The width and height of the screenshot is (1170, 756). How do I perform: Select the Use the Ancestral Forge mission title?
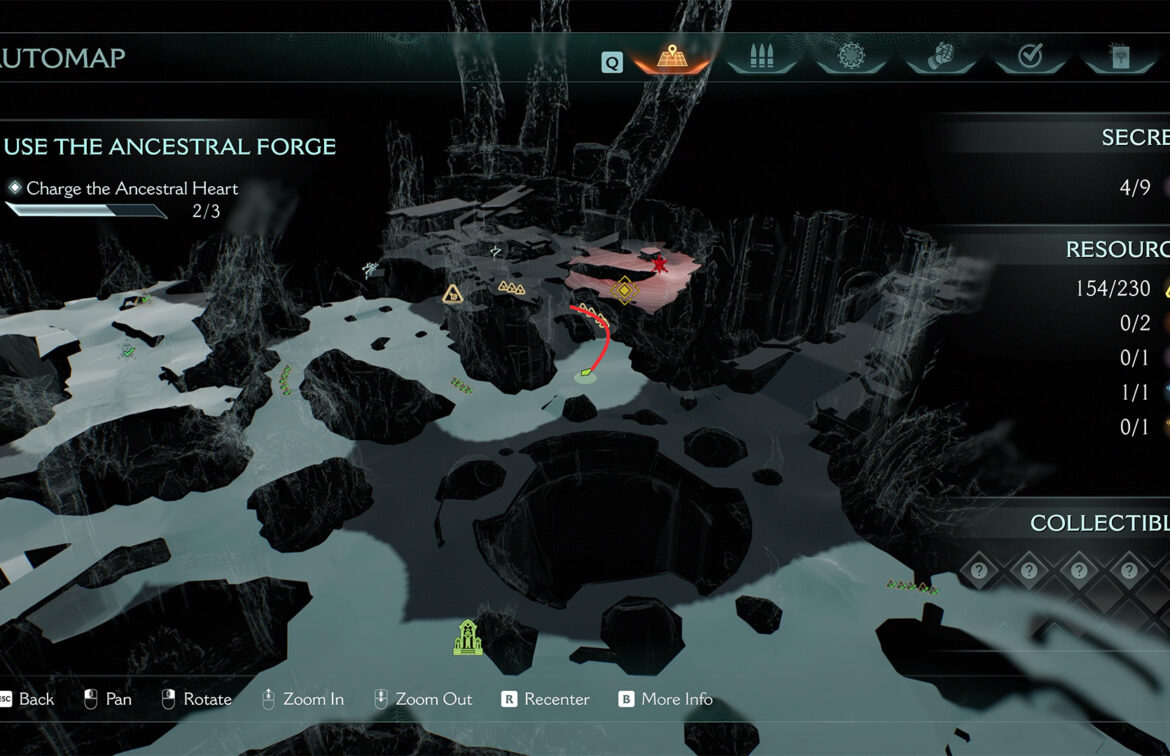click(170, 147)
